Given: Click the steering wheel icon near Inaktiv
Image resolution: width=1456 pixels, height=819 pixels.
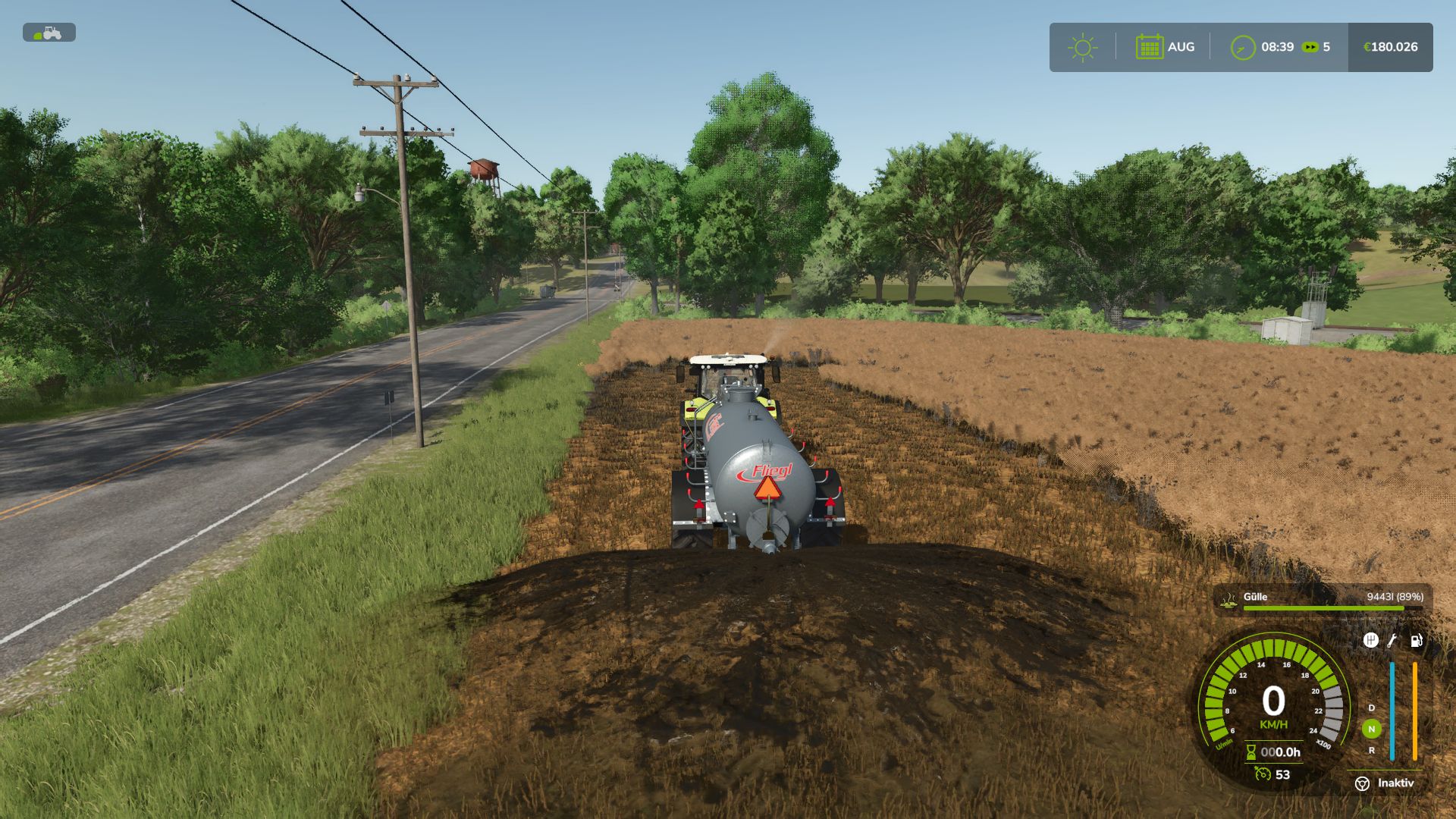Looking at the screenshot, I should pyautogui.click(x=1363, y=782).
